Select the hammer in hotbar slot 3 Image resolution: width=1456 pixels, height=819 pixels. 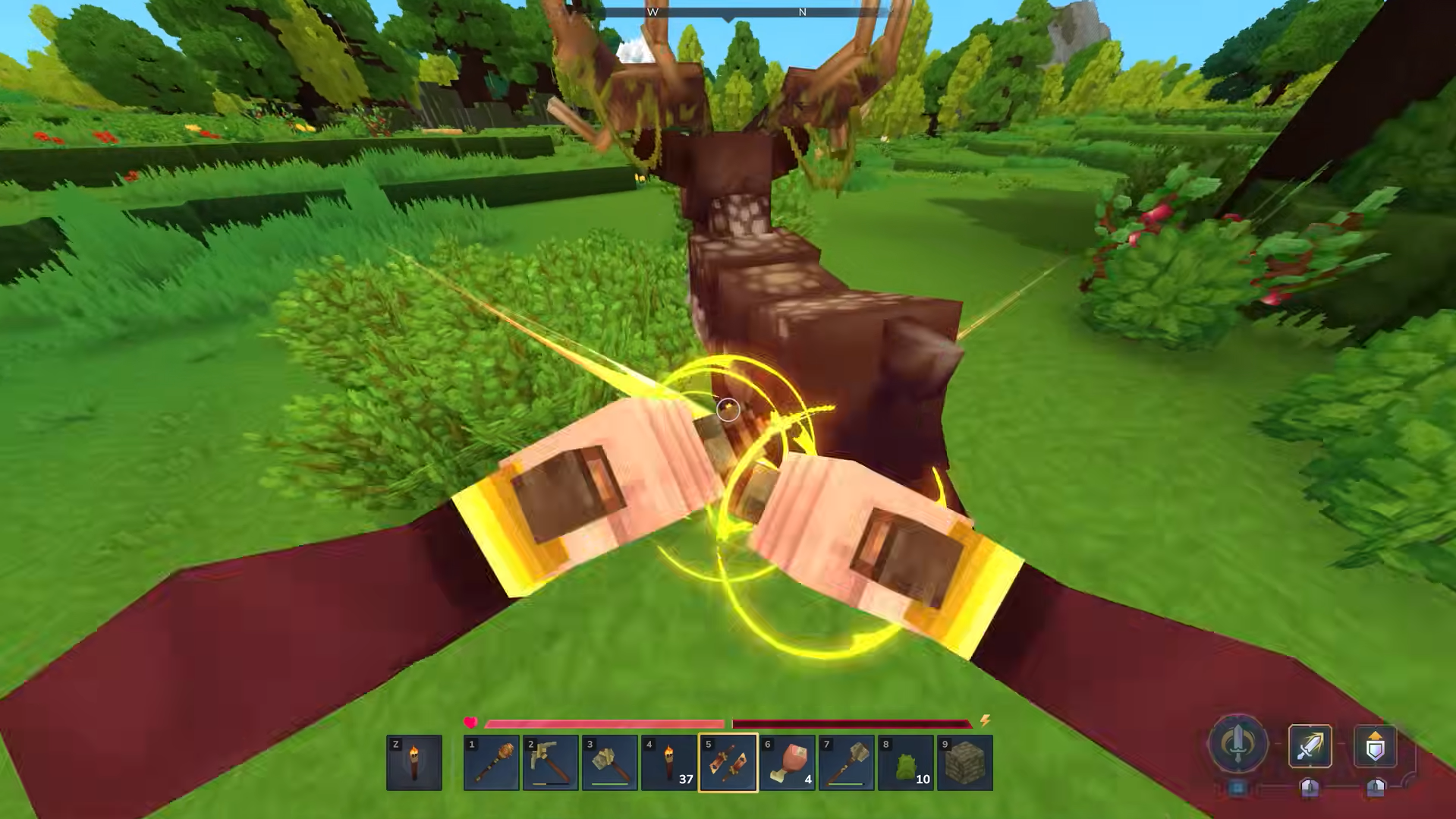[x=610, y=761]
